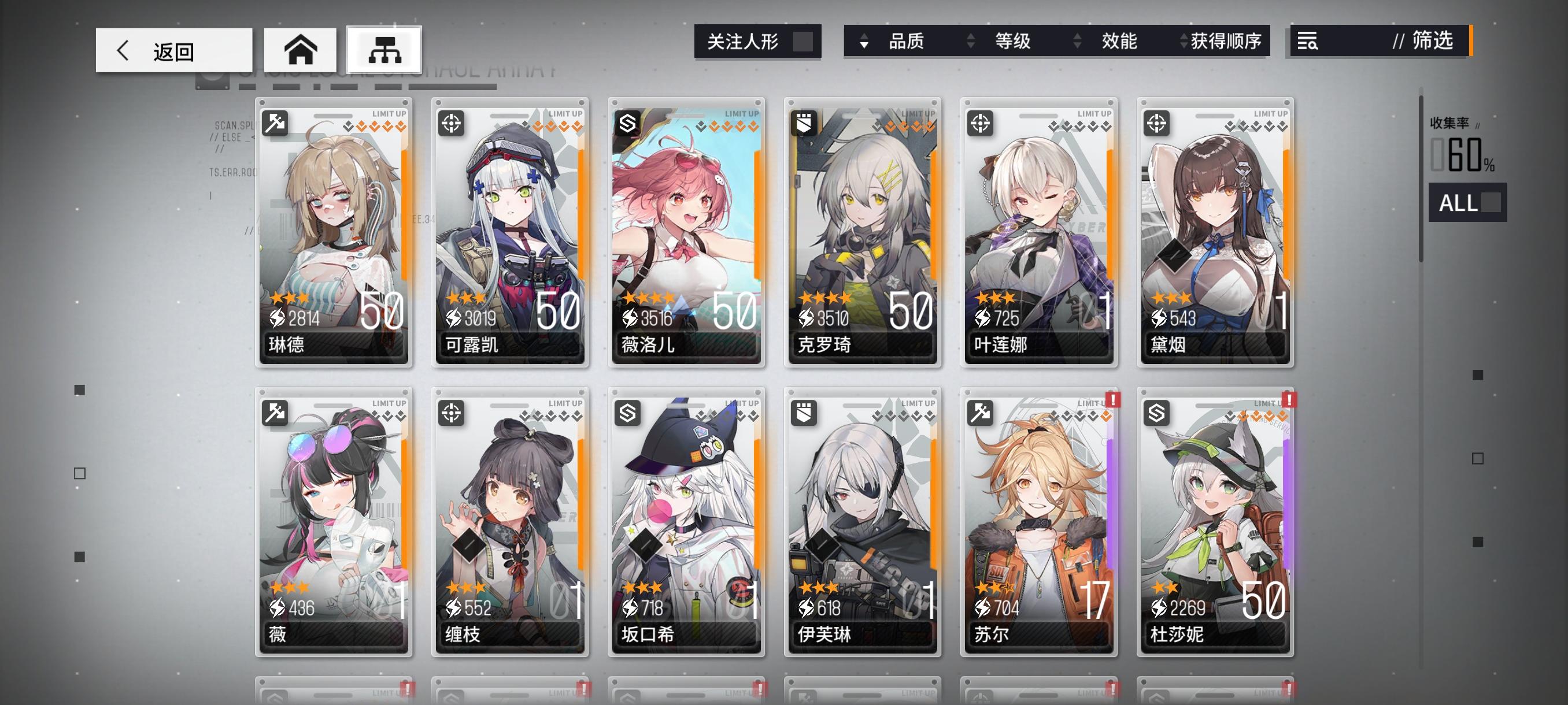Click the sniper crosshair icon on 可露凯's card
1568x705 pixels.
point(453,123)
